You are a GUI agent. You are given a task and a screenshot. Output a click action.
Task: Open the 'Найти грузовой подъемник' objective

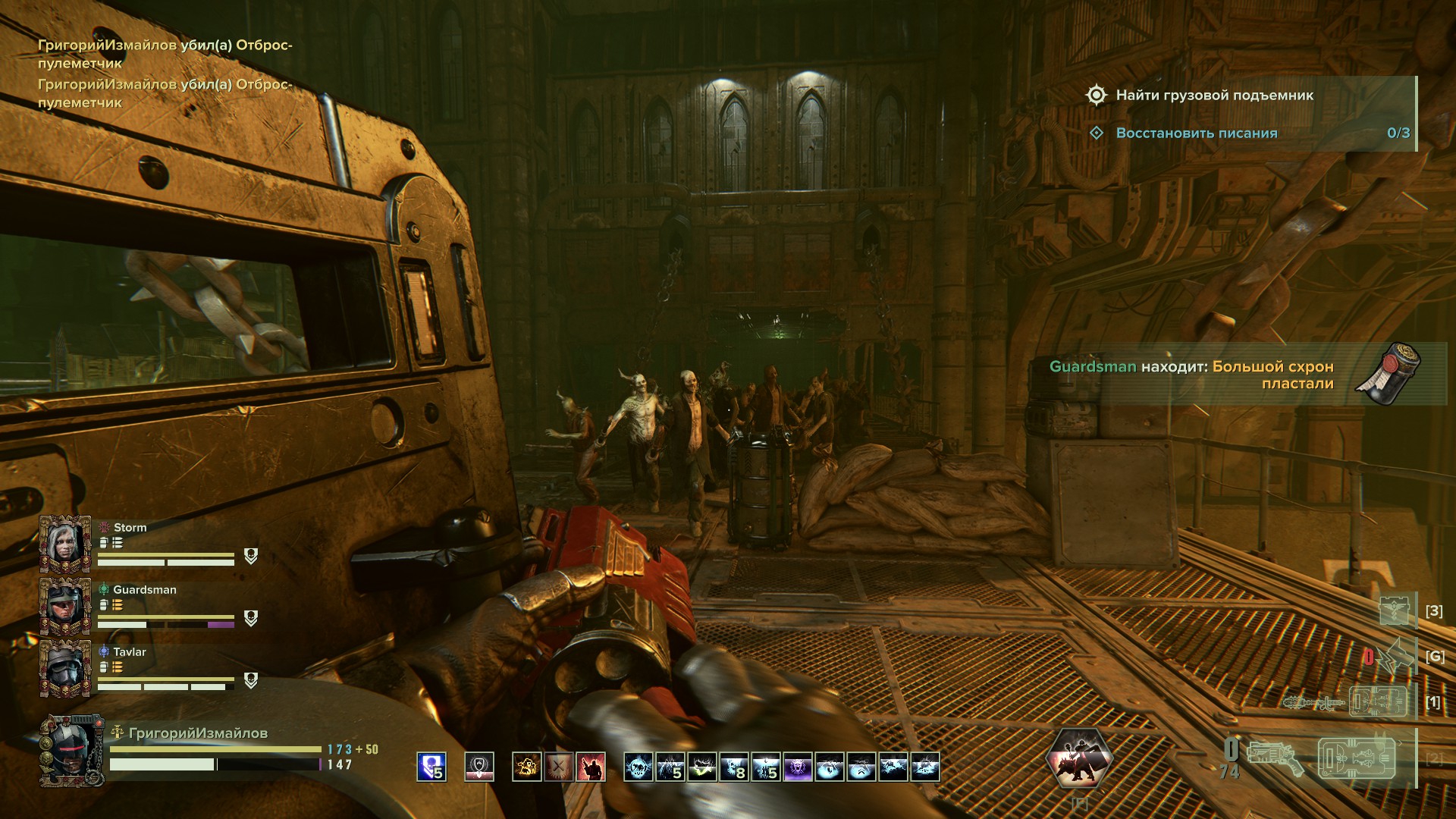pos(1213,96)
